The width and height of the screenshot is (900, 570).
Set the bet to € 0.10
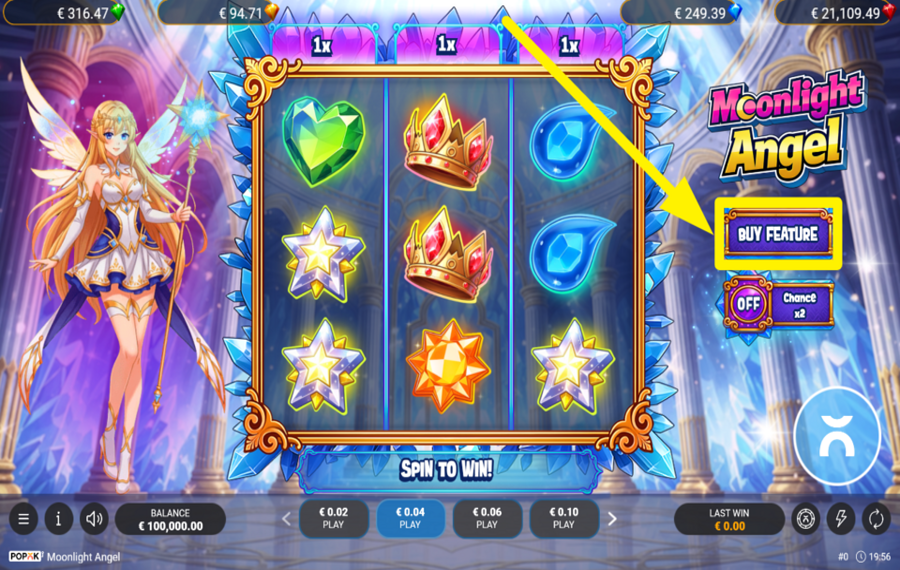click(564, 519)
